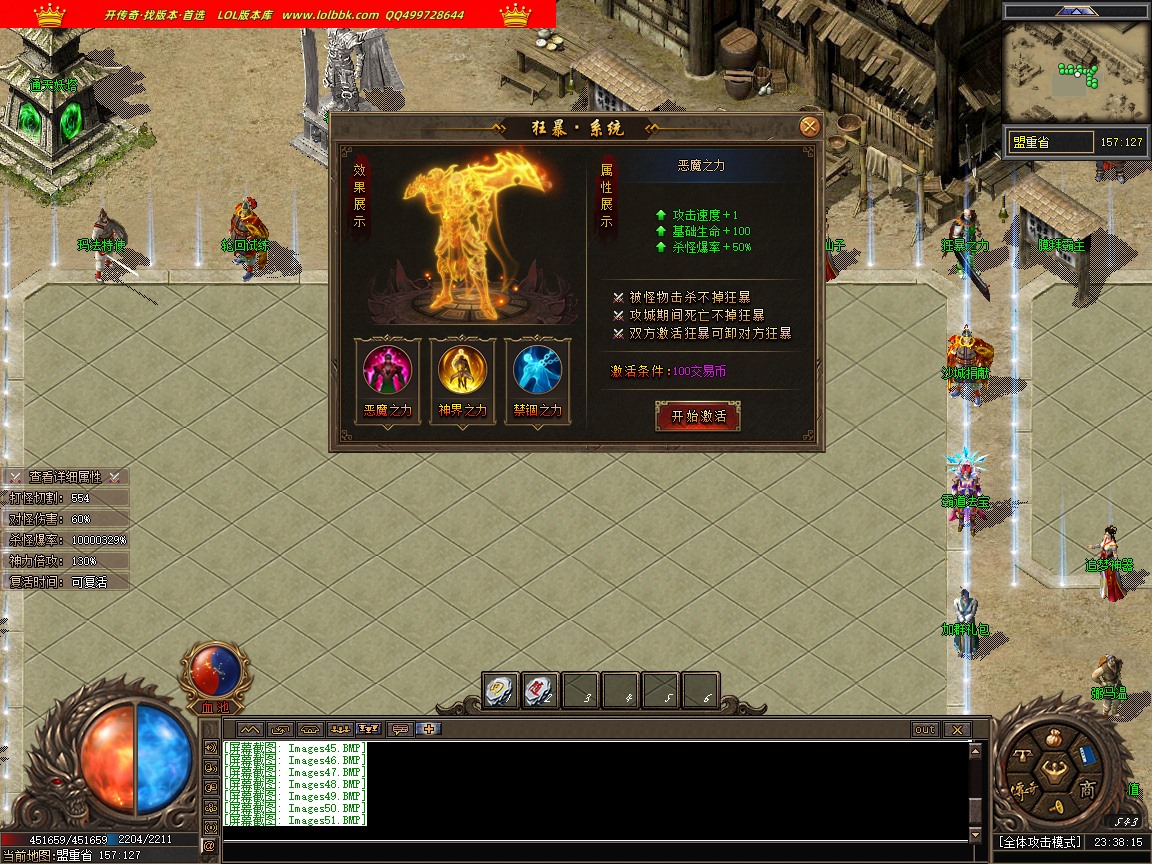Choose the 神界之力 power icon

(462, 371)
